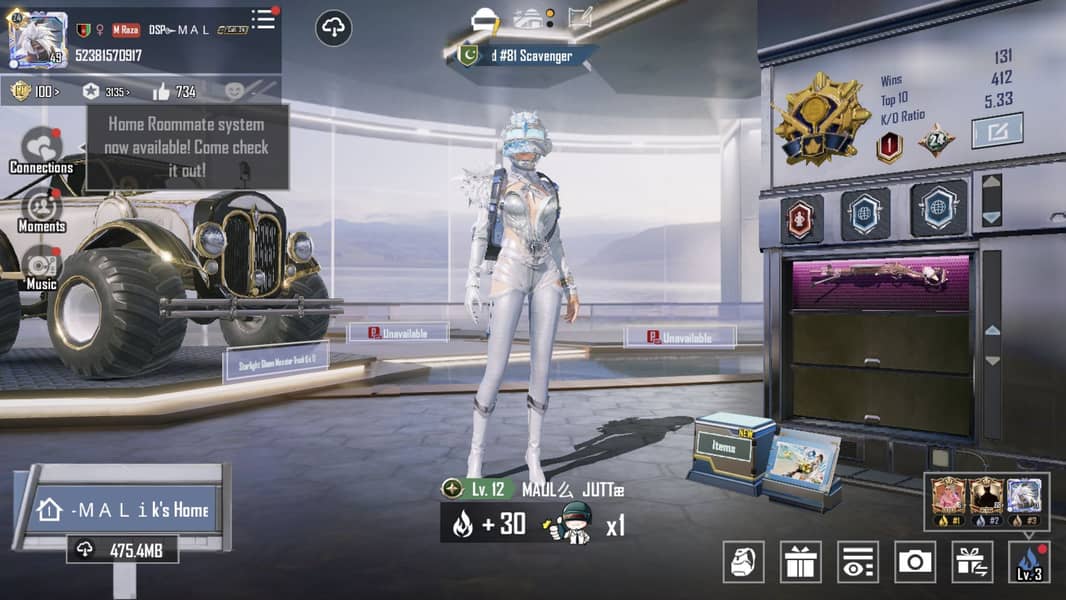Open Connections panel
The image size is (1066, 600).
click(x=41, y=150)
